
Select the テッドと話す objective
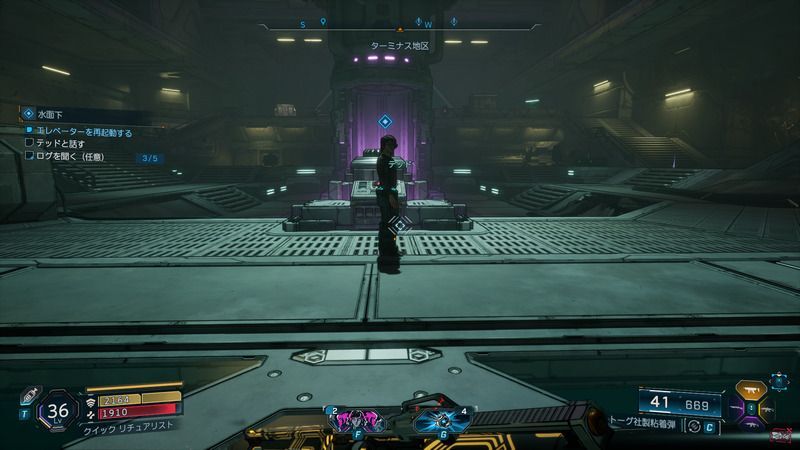(x=62, y=144)
